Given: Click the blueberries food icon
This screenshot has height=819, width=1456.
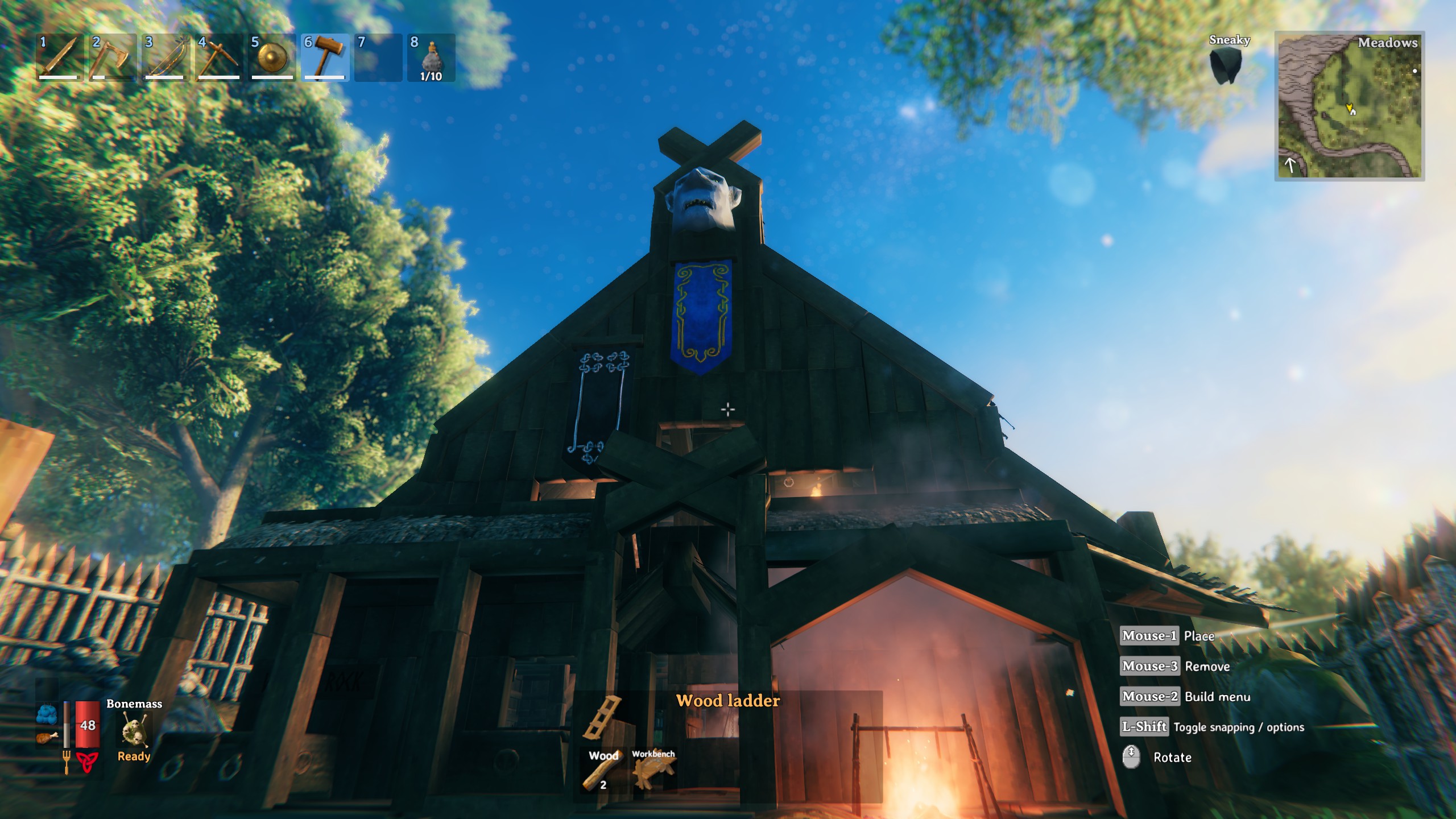Looking at the screenshot, I should coord(47,714).
